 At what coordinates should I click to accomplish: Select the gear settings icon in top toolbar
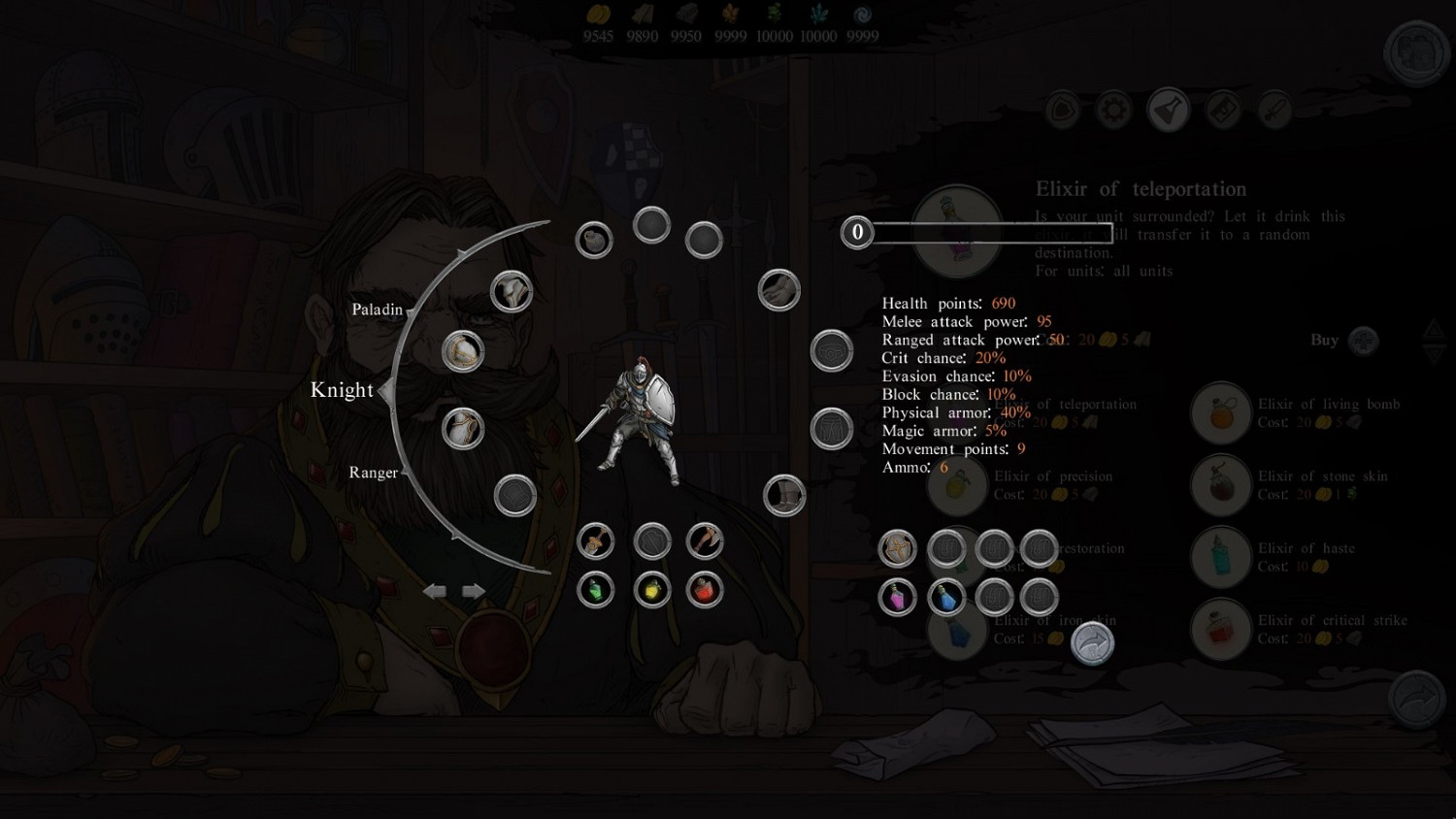[1113, 110]
